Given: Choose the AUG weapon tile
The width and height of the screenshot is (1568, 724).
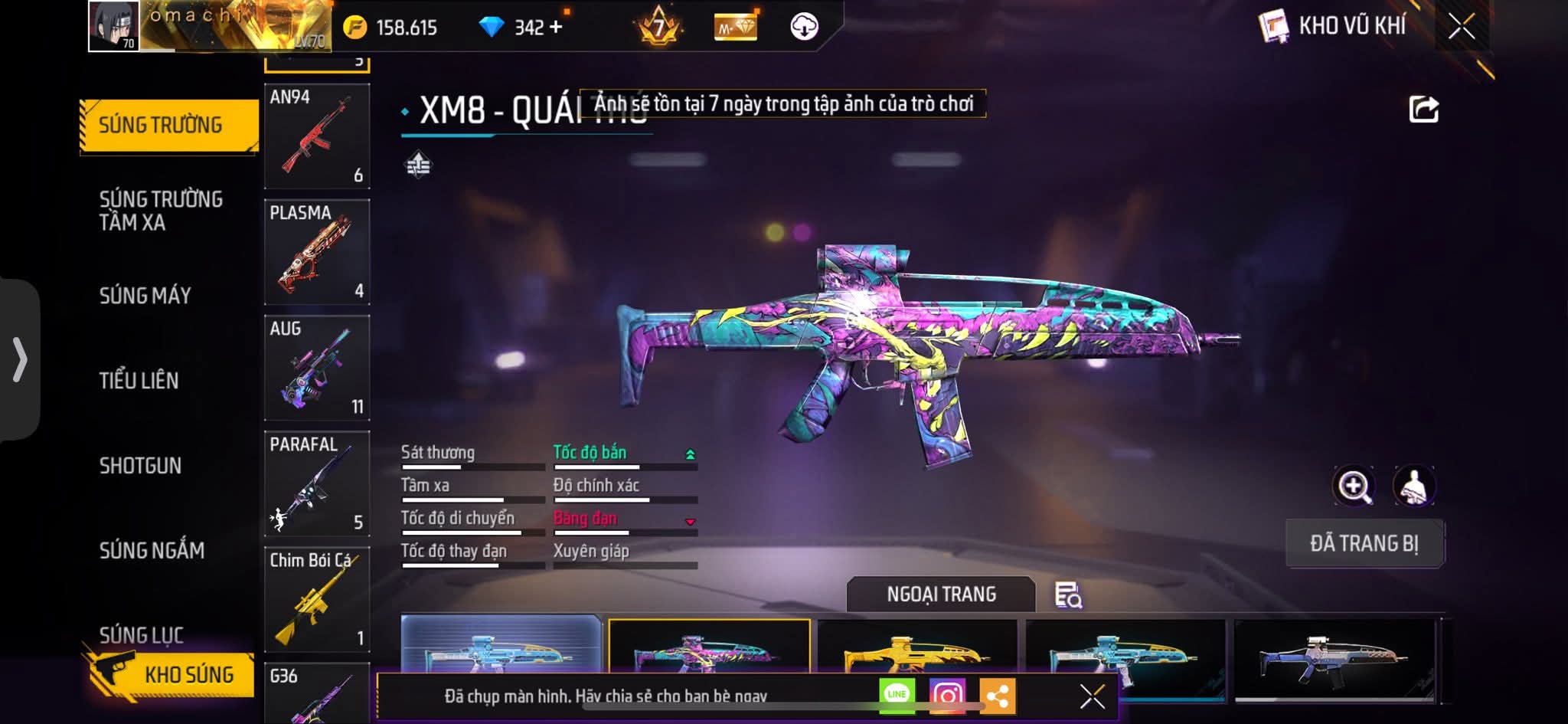Looking at the screenshot, I should tap(317, 368).
